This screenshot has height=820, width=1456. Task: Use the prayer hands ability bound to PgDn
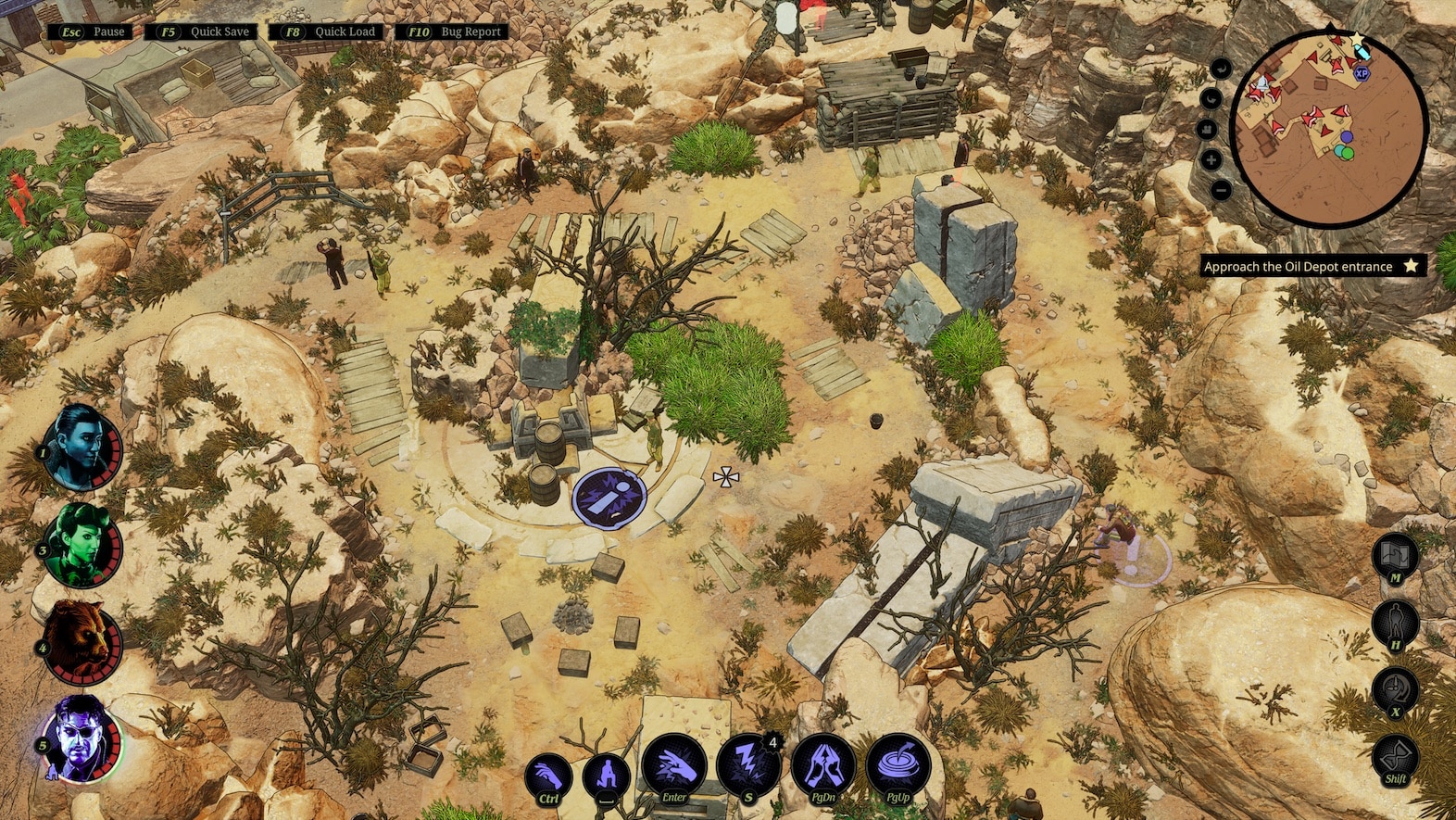coord(822,764)
